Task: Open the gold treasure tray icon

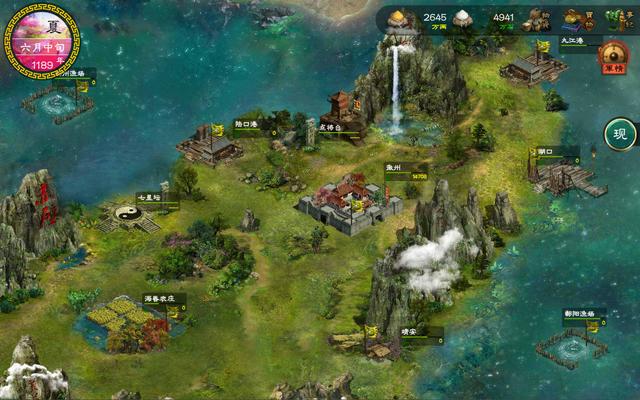Action: pyautogui.click(x=573, y=18)
